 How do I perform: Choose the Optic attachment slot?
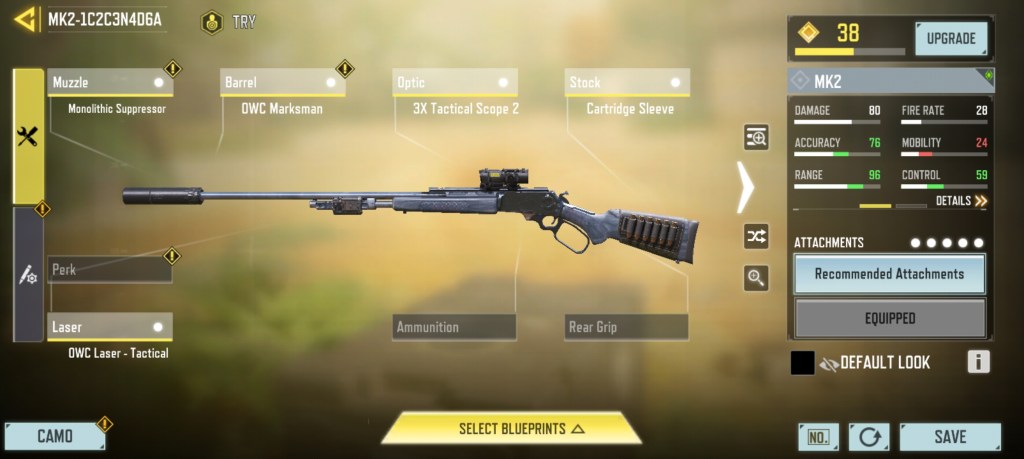454,82
